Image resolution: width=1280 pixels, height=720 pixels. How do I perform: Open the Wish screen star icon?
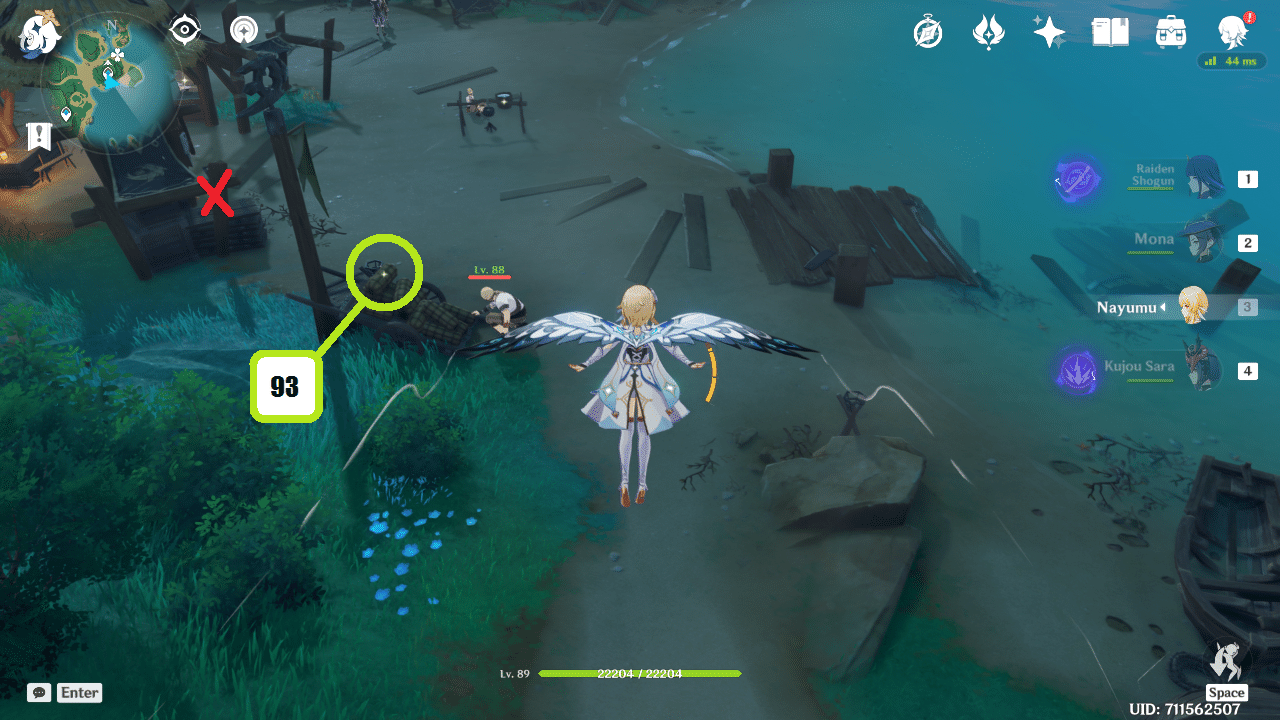[x=1050, y=31]
